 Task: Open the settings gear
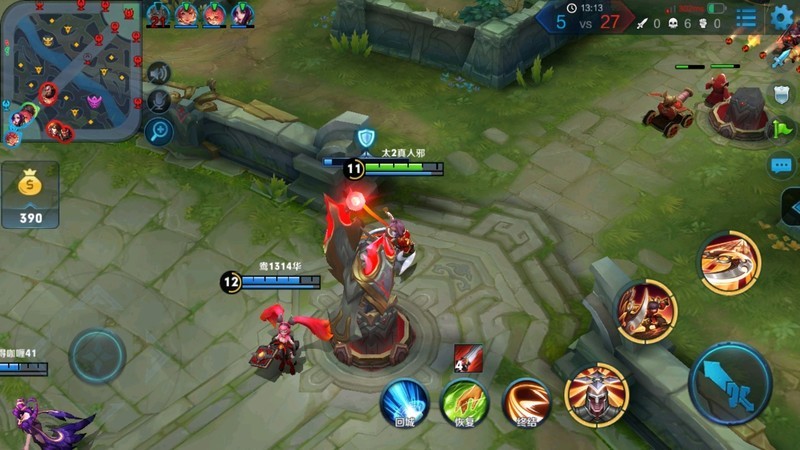(782, 17)
